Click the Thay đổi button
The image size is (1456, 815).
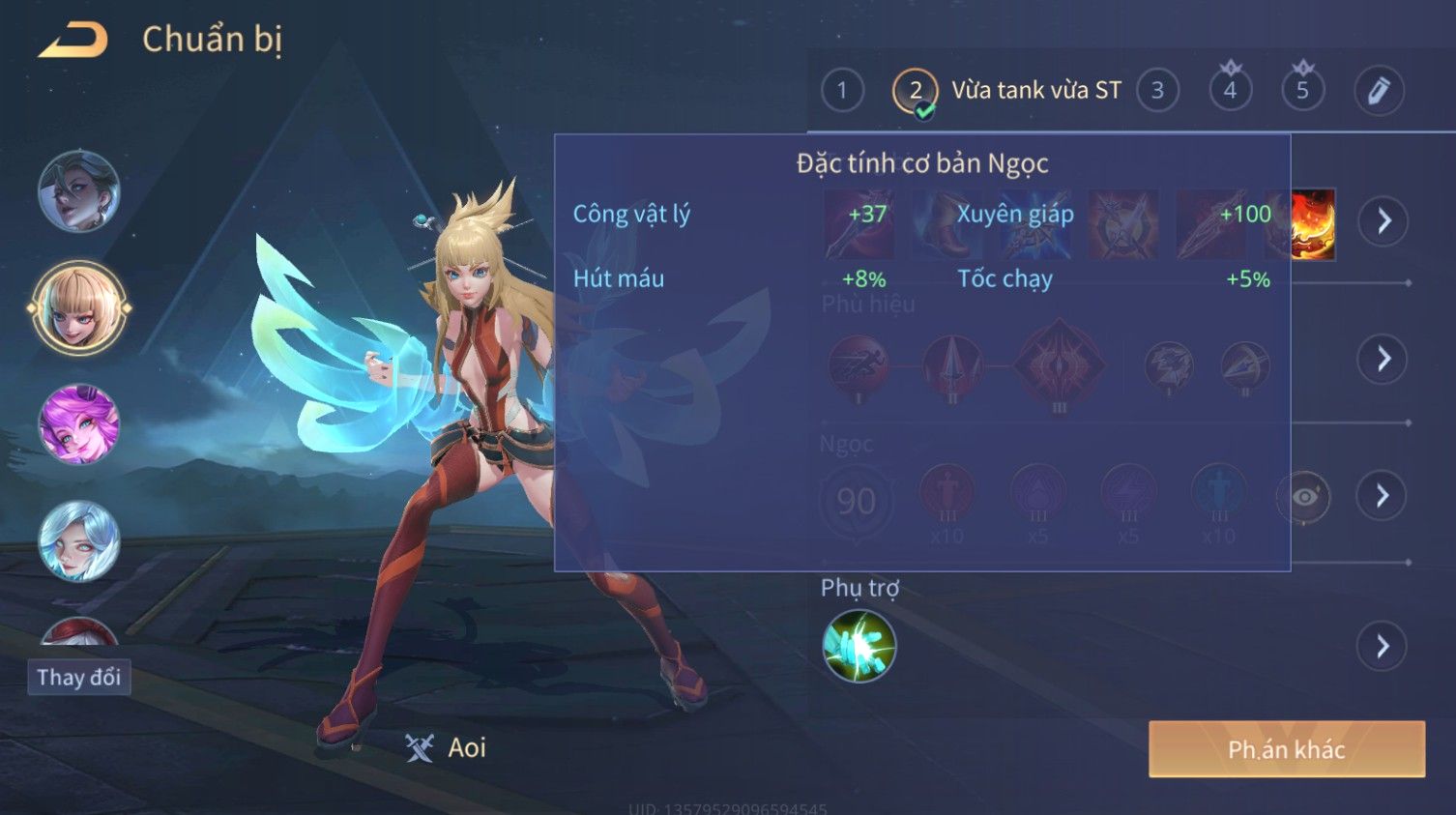(78, 677)
